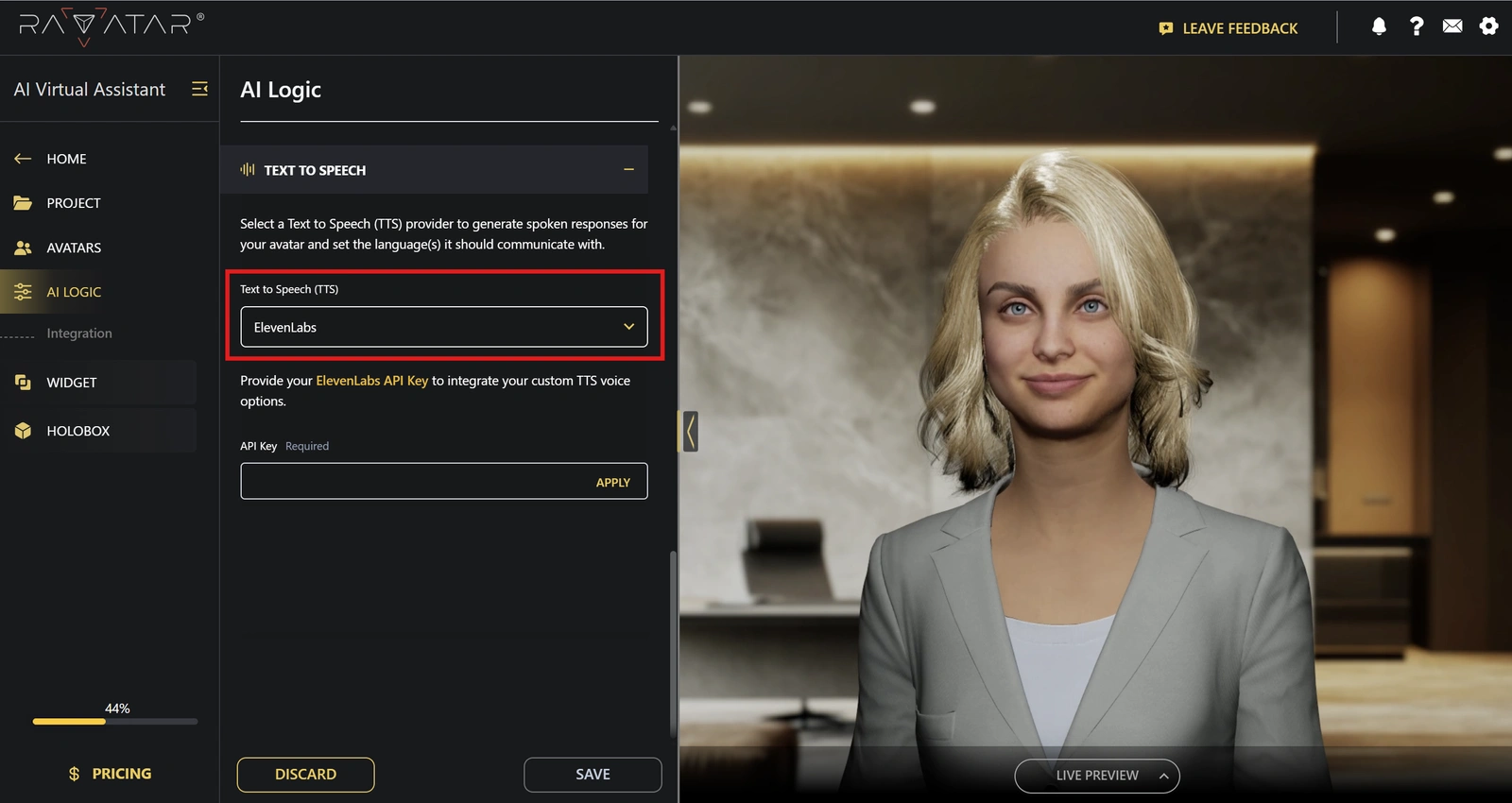1512x803 pixels.
Task: Go to HOME in the navigation menu
Action: [66, 159]
